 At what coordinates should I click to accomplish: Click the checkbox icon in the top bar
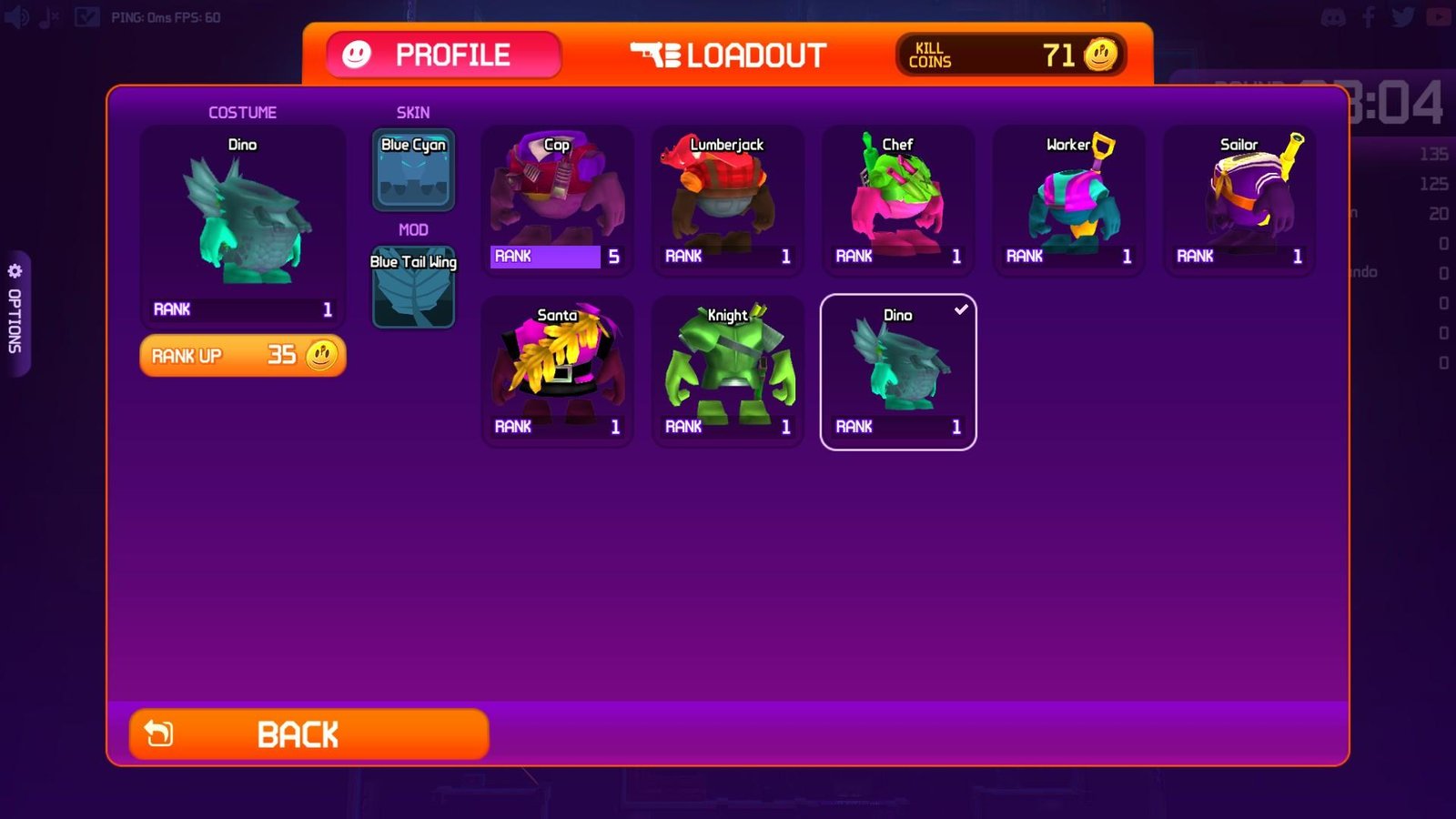(x=86, y=15)
